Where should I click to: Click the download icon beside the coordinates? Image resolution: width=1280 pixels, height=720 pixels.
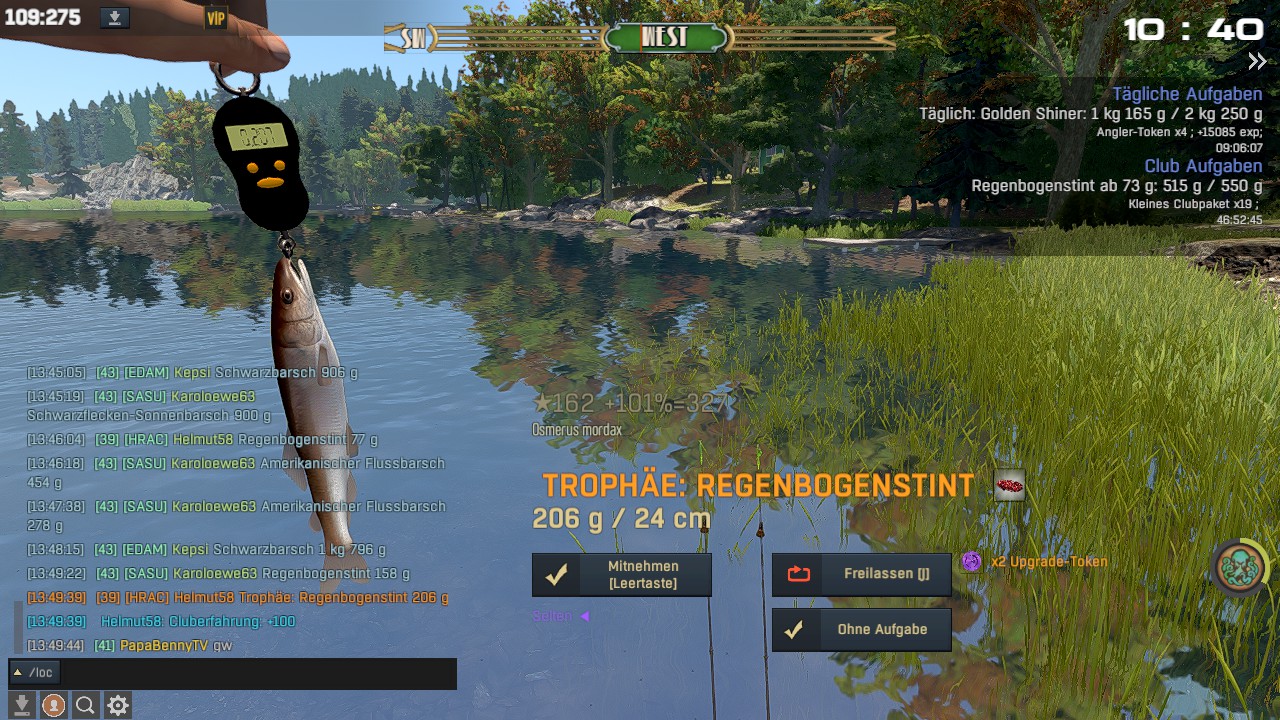tap(115, 17)
